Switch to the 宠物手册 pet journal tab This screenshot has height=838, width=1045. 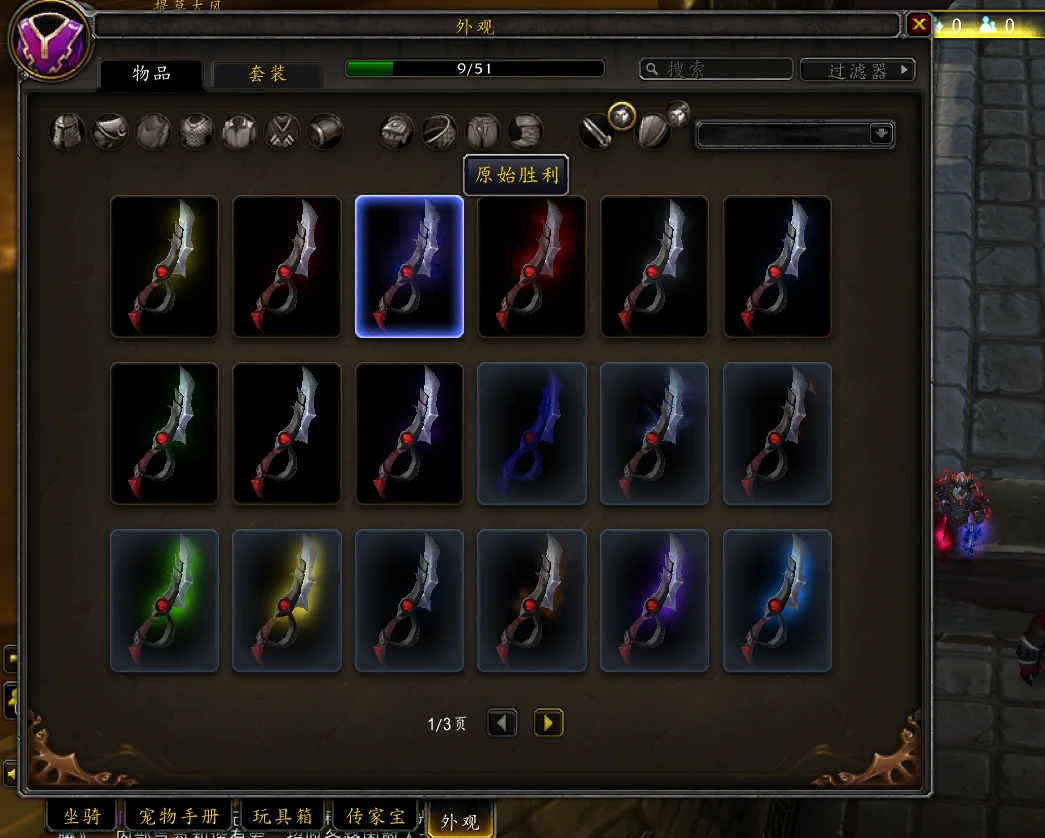180,817
